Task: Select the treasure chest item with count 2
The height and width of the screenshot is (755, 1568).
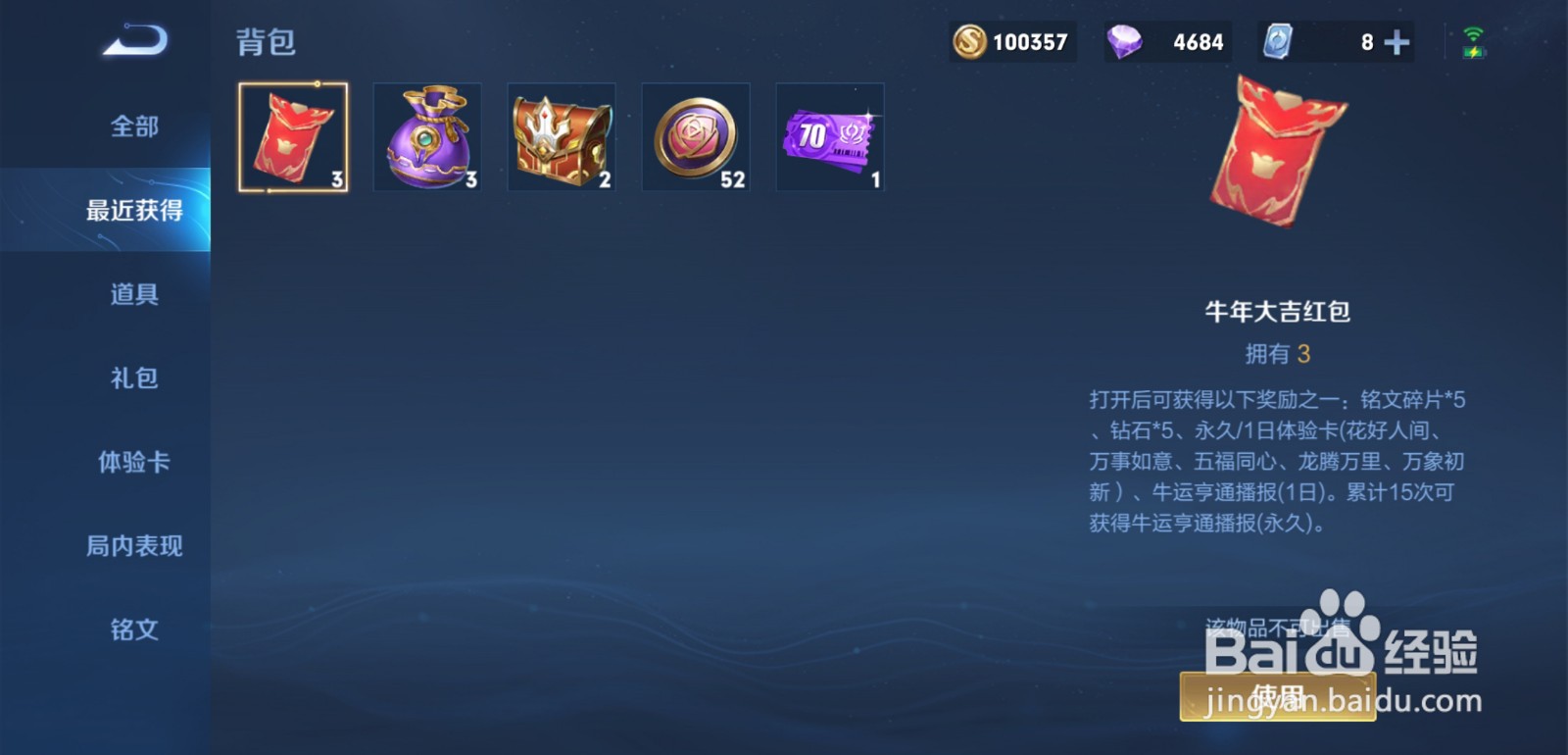Action: coord(562,137)
